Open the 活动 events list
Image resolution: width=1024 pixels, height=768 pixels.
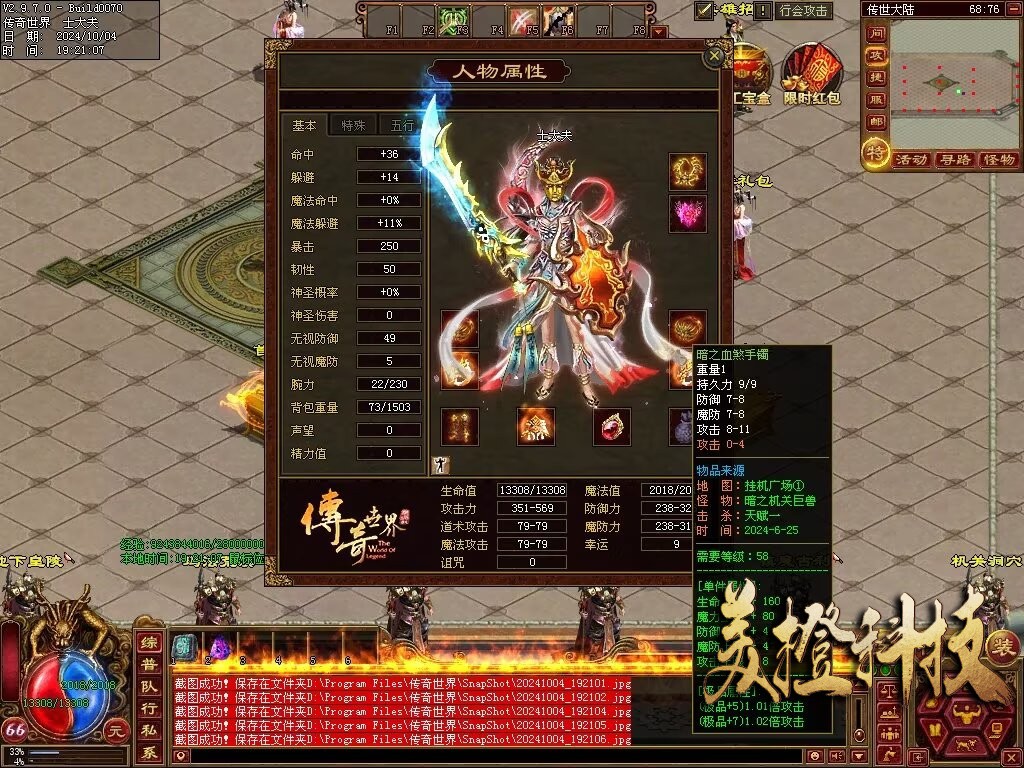(x=911, y=160)
